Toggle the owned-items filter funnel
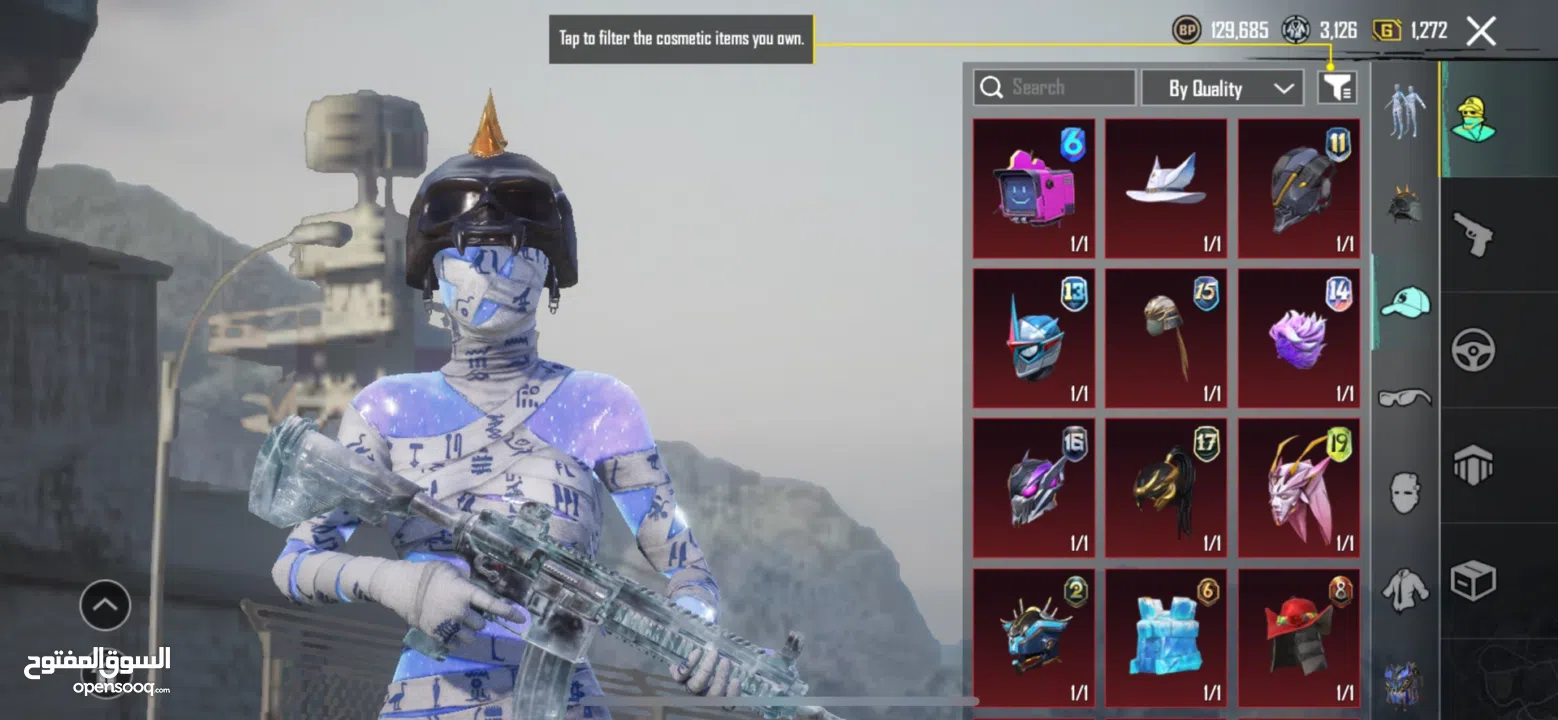The width and height of the screenshot is (1558, 720). coord(1337,88)
